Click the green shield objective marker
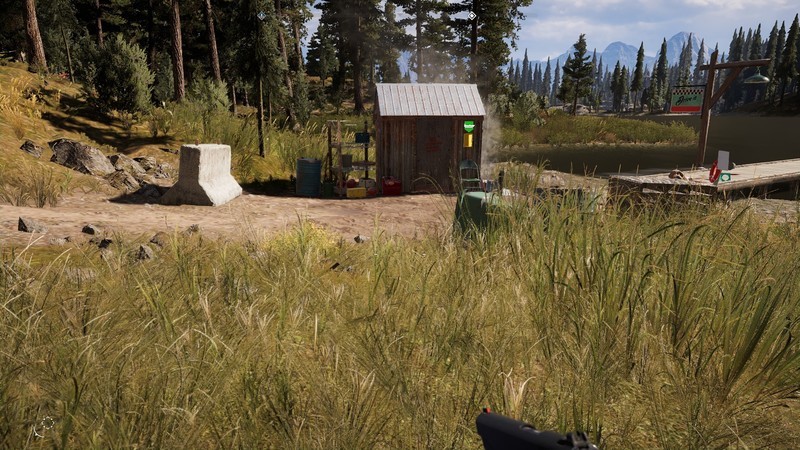Image resolution: width=800 pixels, height=450 pixels. click(x=468, y=127)
